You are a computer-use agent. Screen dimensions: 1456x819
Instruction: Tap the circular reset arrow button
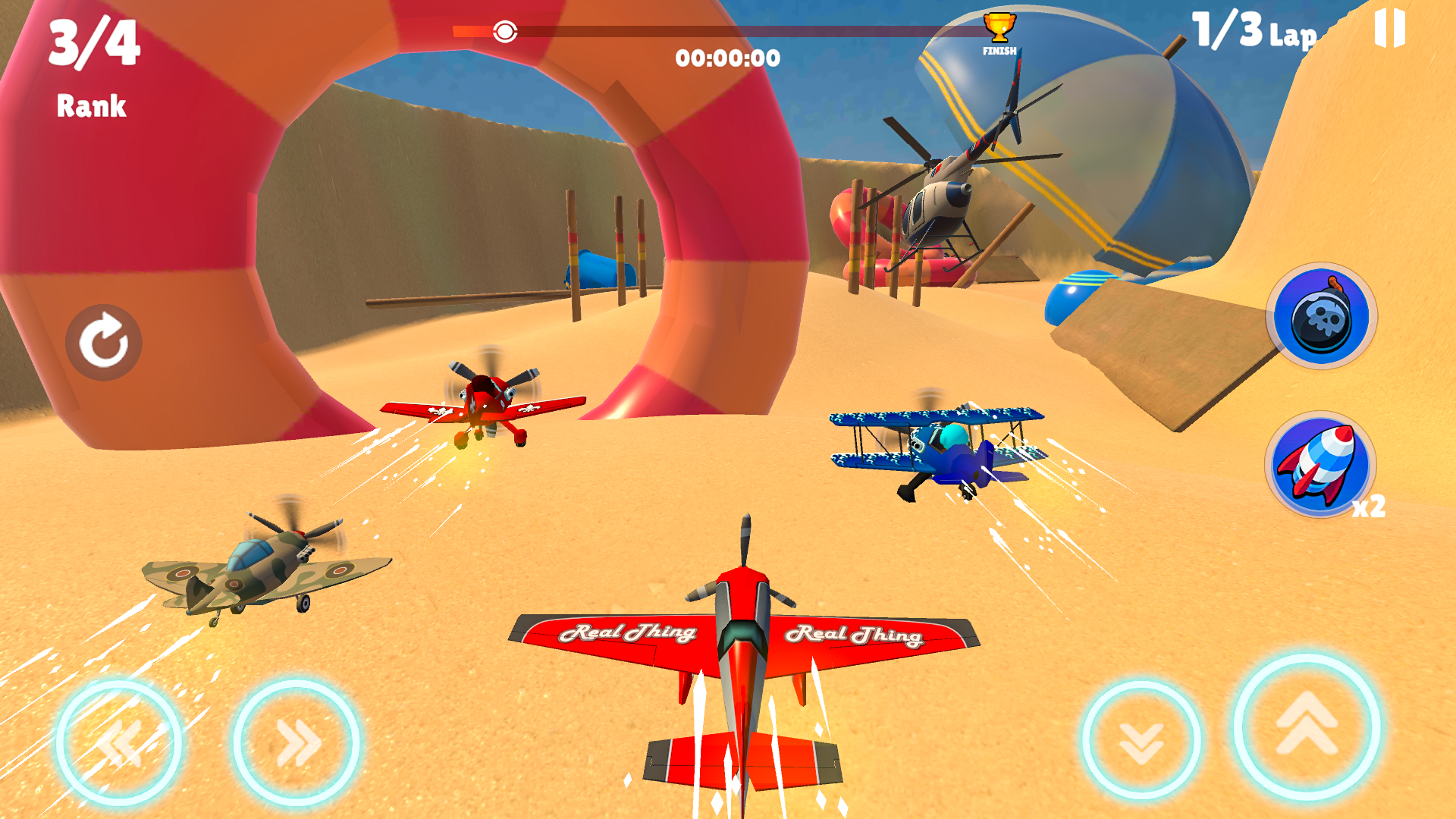[104, 342]
